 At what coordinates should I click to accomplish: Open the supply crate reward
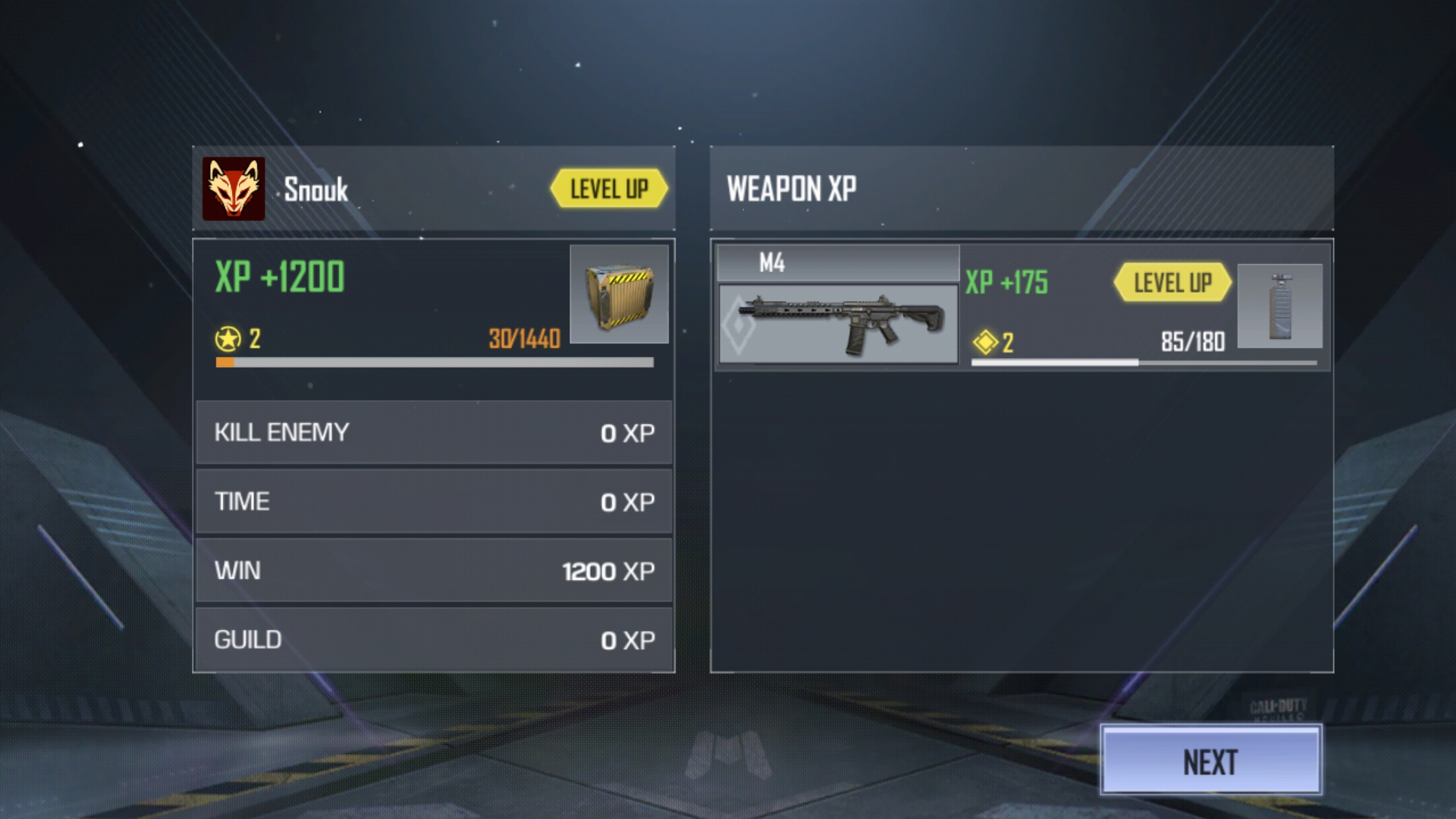point(619,294)
